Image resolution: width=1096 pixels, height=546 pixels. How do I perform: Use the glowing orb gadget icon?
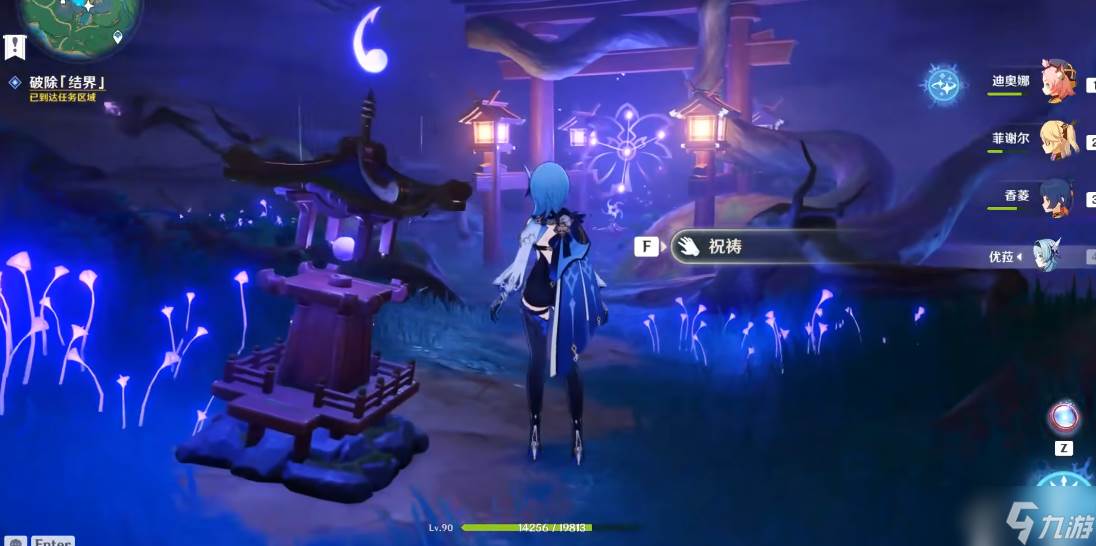pos(1062,418)
